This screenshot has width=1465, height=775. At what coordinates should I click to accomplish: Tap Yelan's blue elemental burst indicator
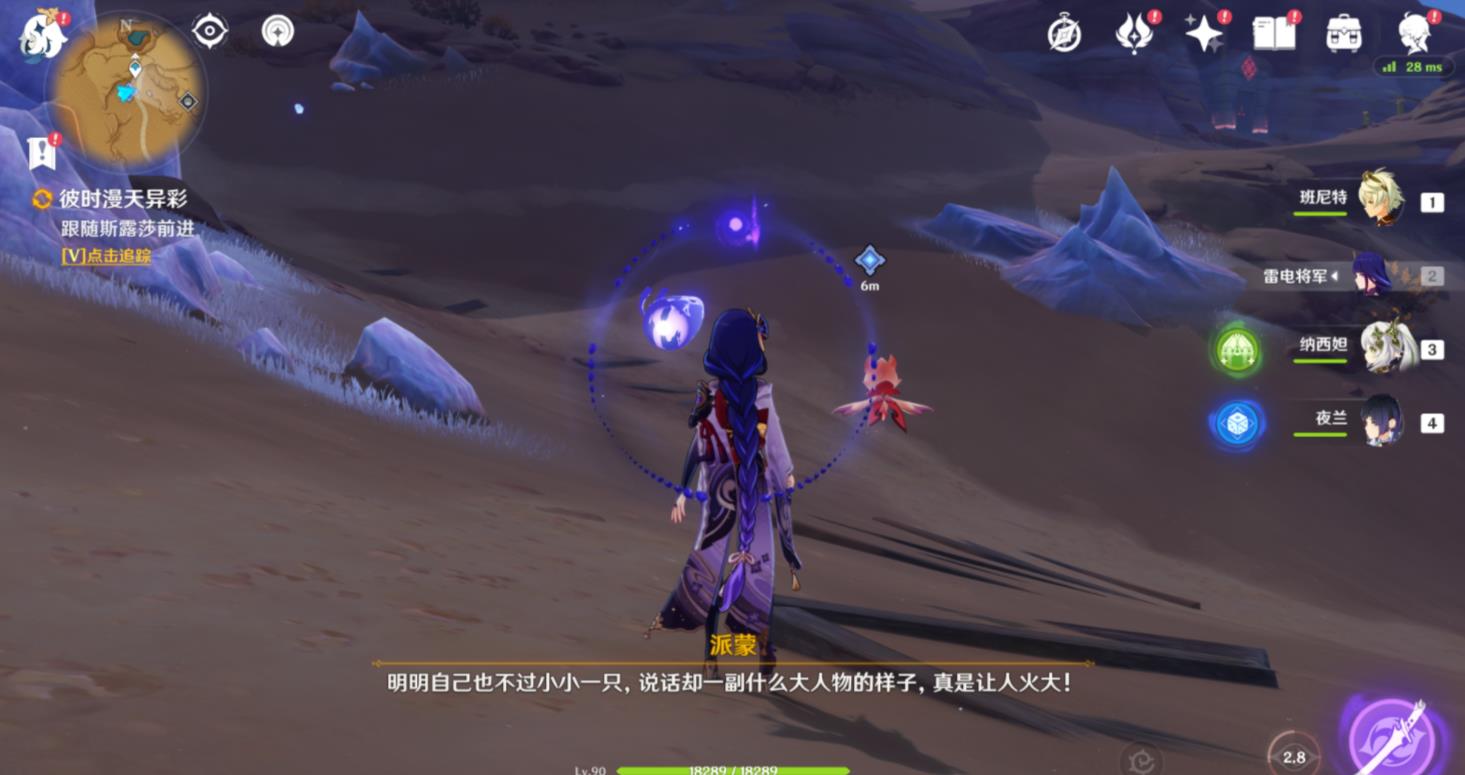tap(1237, 422)
